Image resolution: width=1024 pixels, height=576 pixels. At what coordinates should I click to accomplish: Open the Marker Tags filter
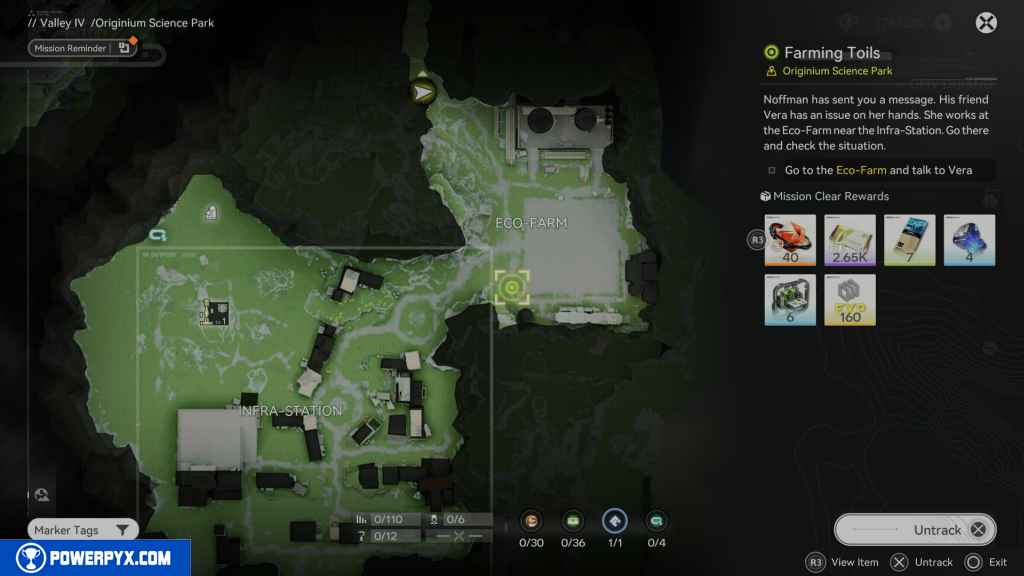point(82,530)
